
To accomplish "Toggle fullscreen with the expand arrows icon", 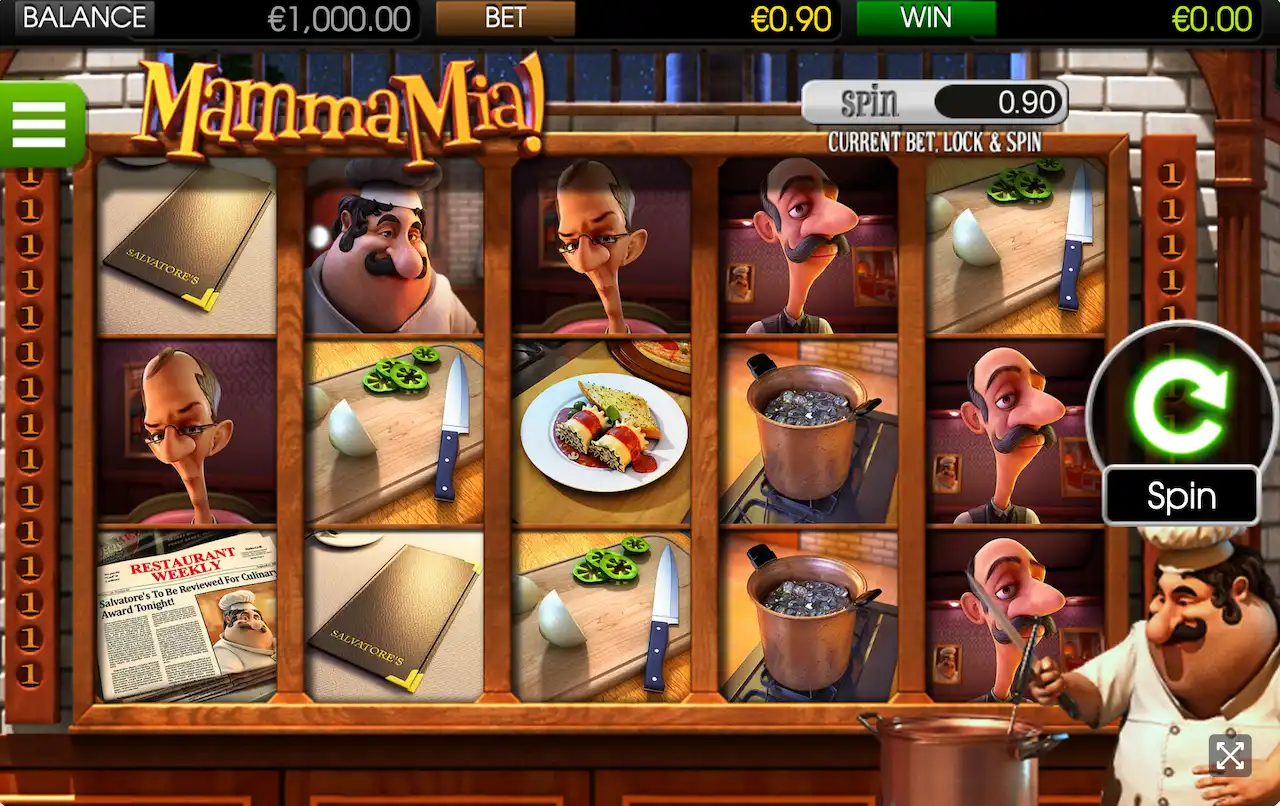I will pyautogui.click(x=1229, y=756).
